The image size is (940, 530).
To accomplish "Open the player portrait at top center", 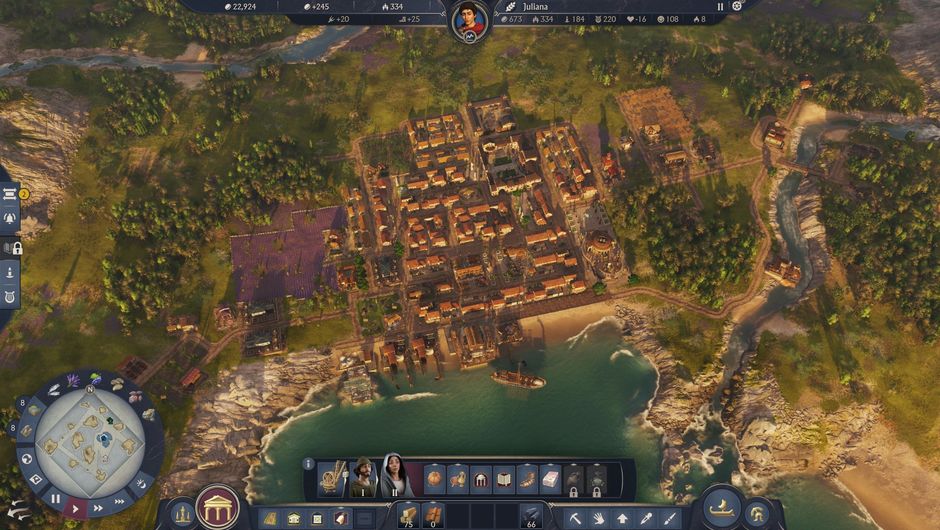I will pos(469,21).
